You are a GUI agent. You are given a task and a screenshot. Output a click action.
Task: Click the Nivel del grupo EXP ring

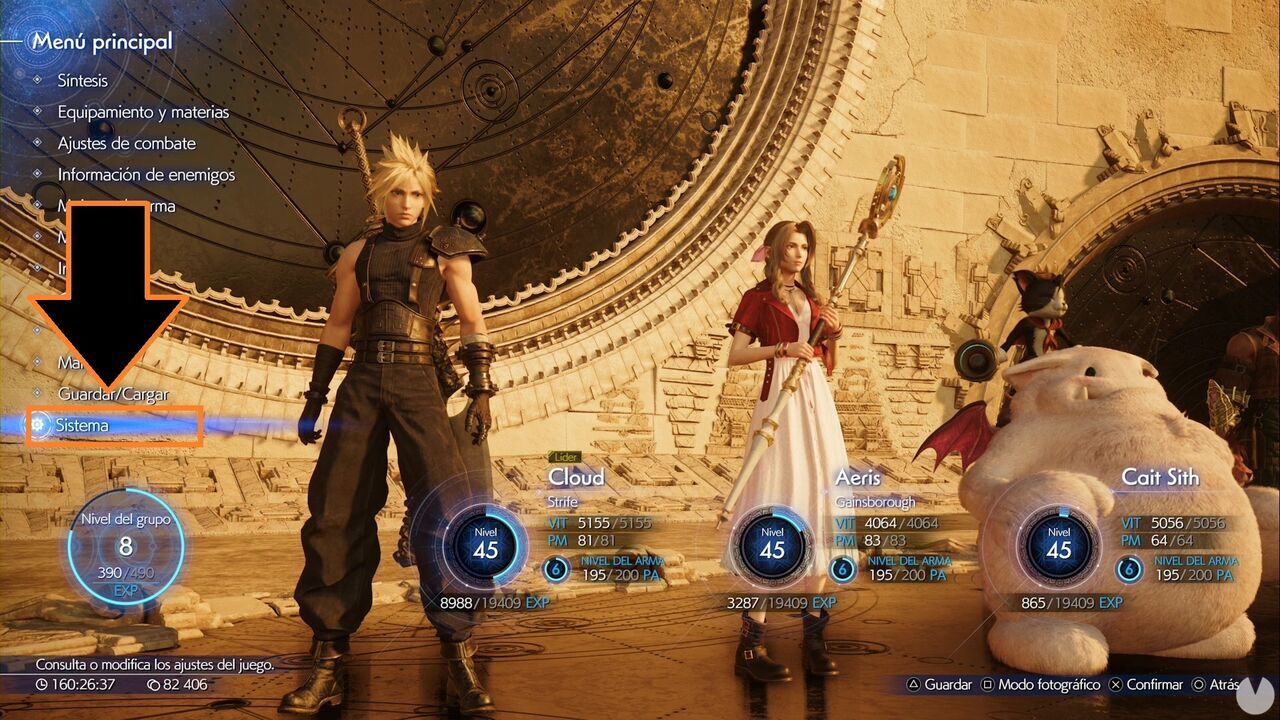[x=125, y=547]
